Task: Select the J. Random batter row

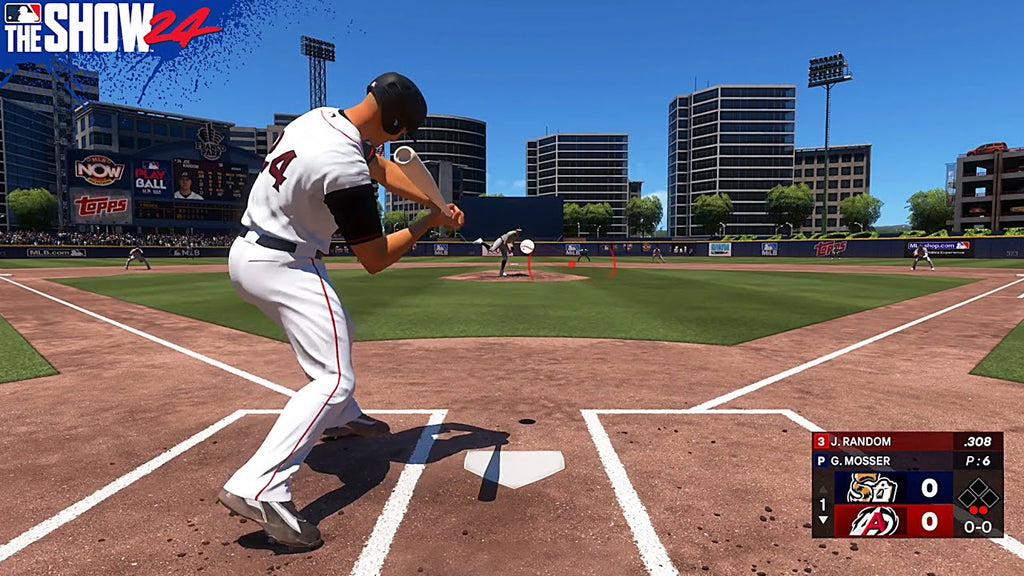Action: pos(907,441)
